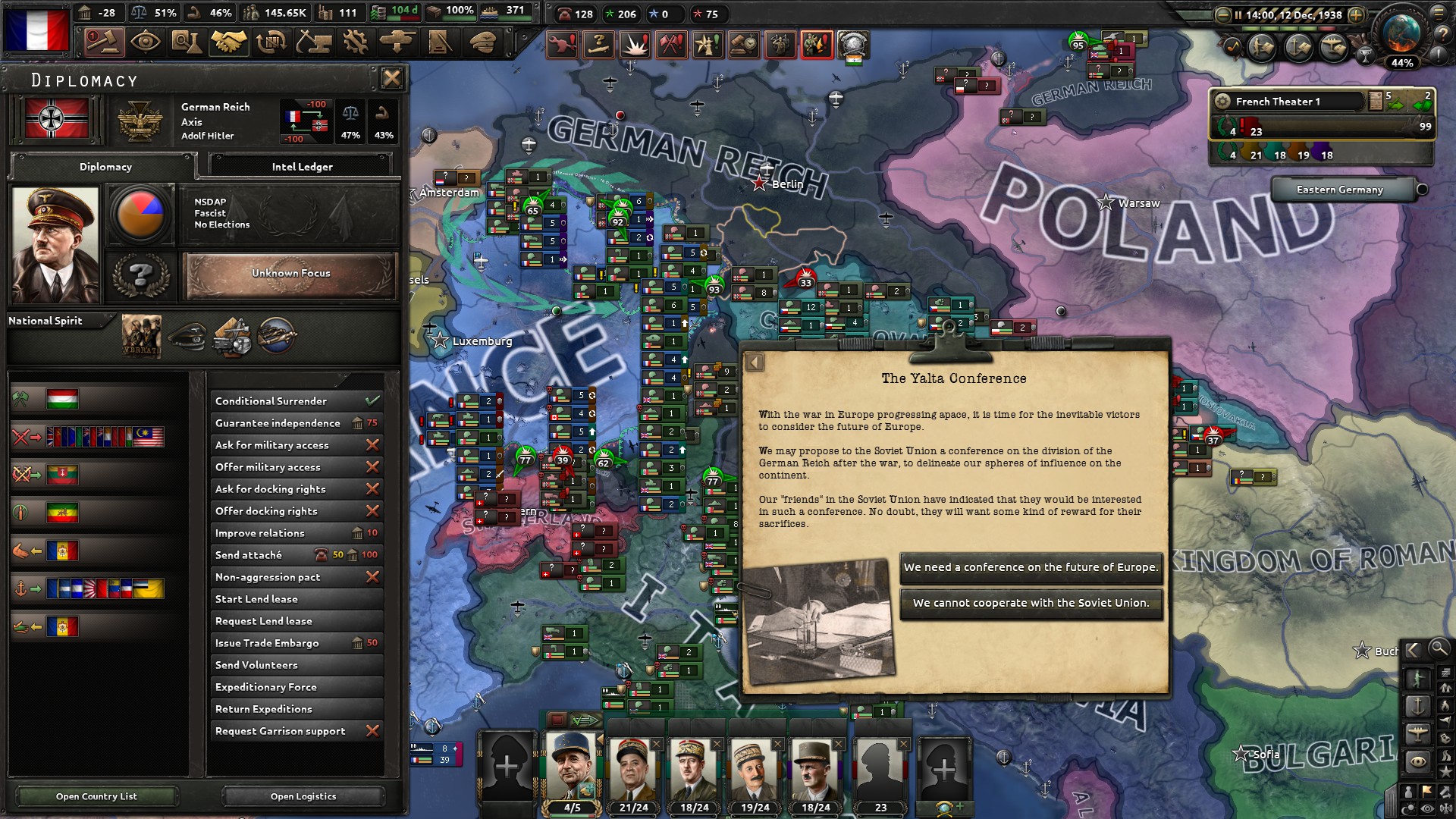Viewport: 1456px width, 819px height.
Task: Open the Logistics book icon
Action: coord(438,42)
